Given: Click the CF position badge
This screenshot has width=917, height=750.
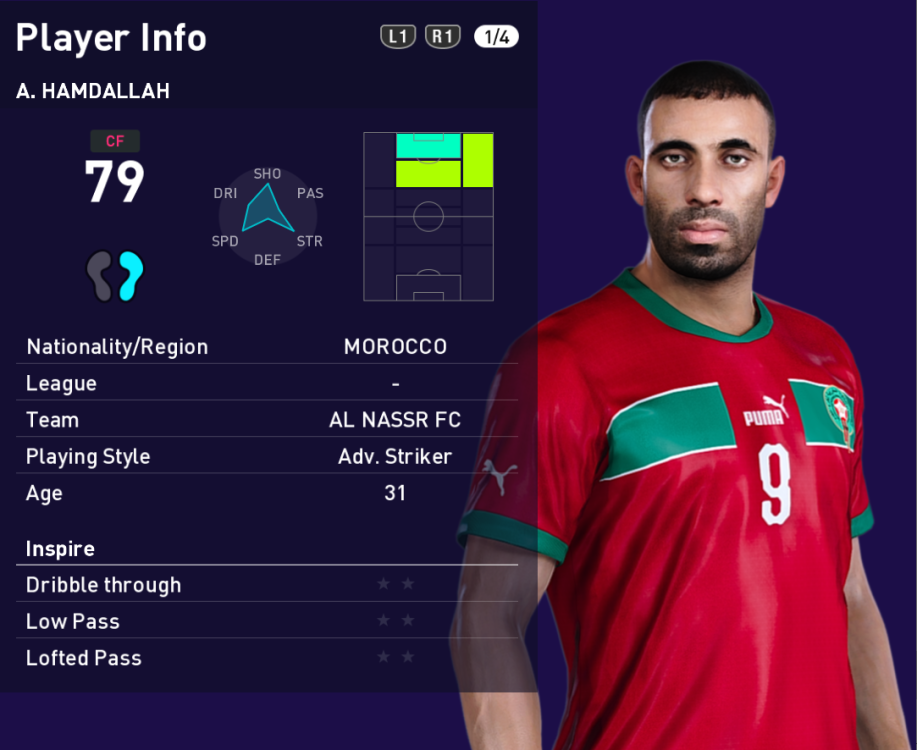Looking at the screenshot, I should tap(115, 142).
